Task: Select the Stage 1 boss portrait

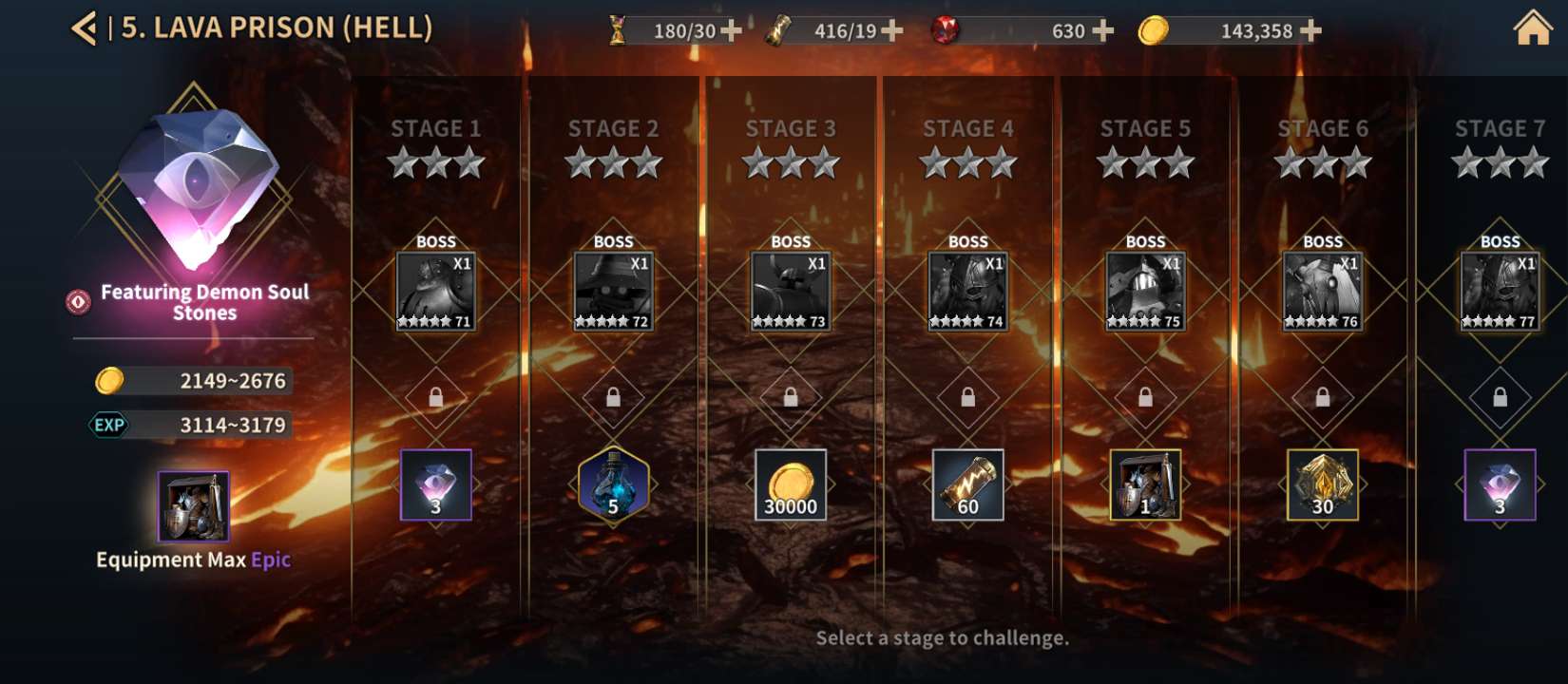Action: [435, 291]
